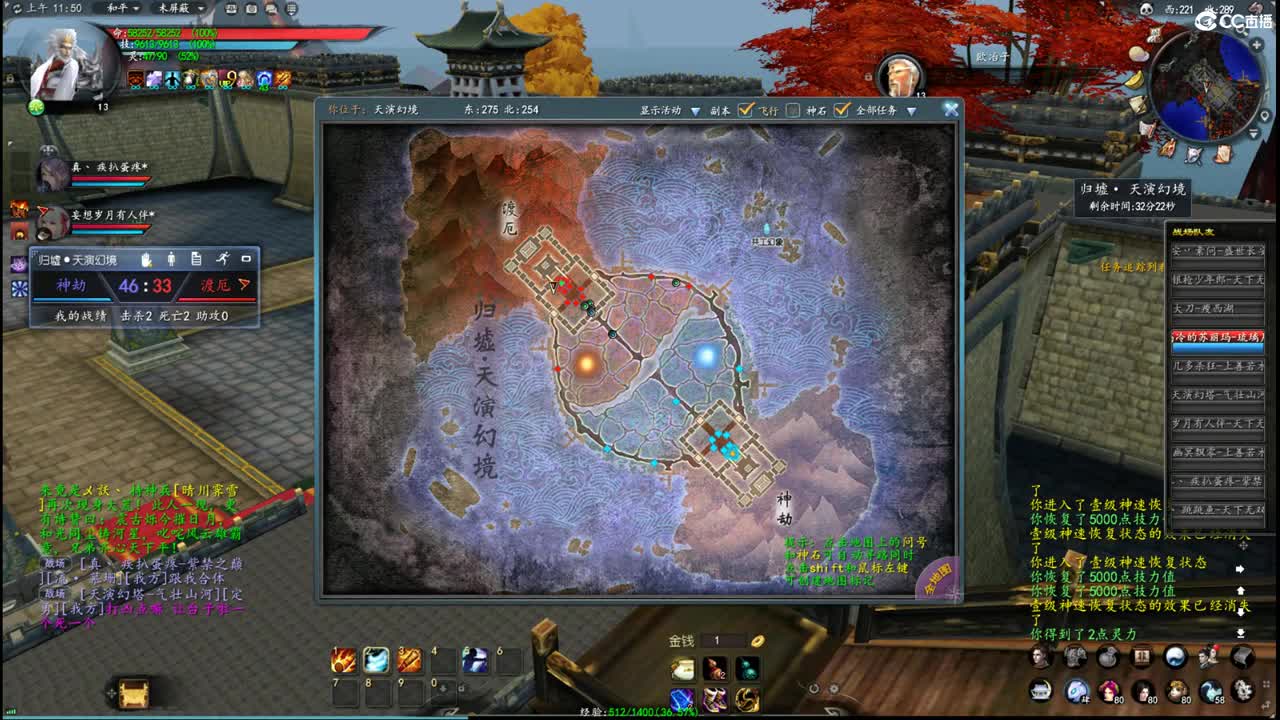1280x720 pixels.
Task: Click the runner exit icon on battle panel
Action: coord(224,260)
